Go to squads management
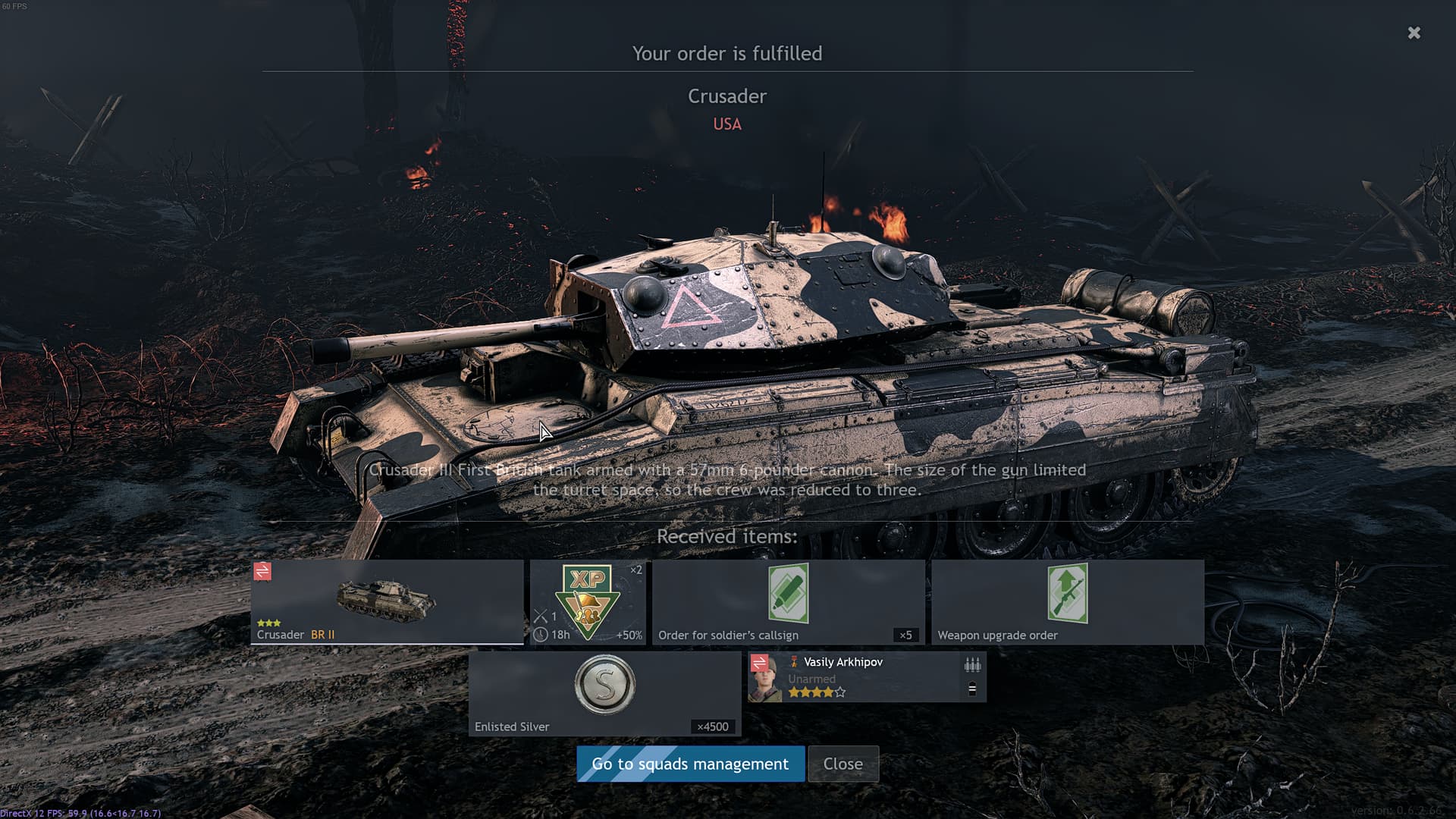Screen dimensions: 1456x819 coord(690,764)
